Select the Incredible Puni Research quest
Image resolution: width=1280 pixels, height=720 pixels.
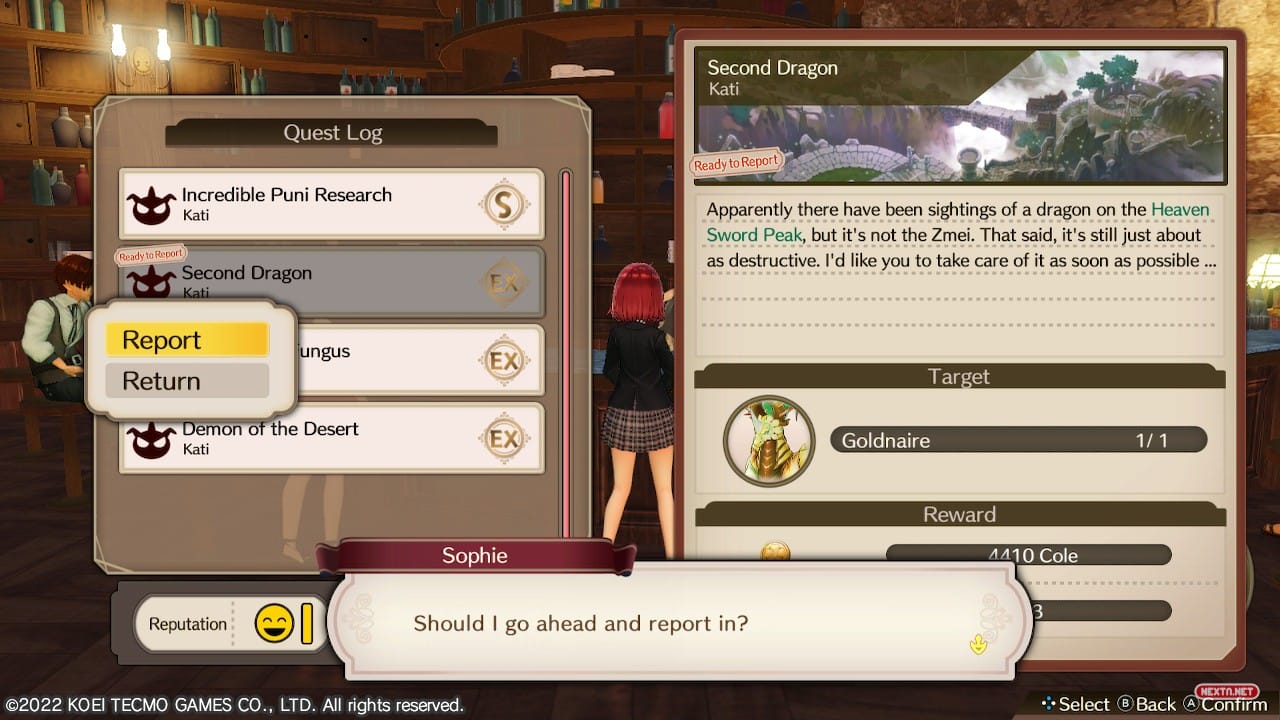(331, 204)
